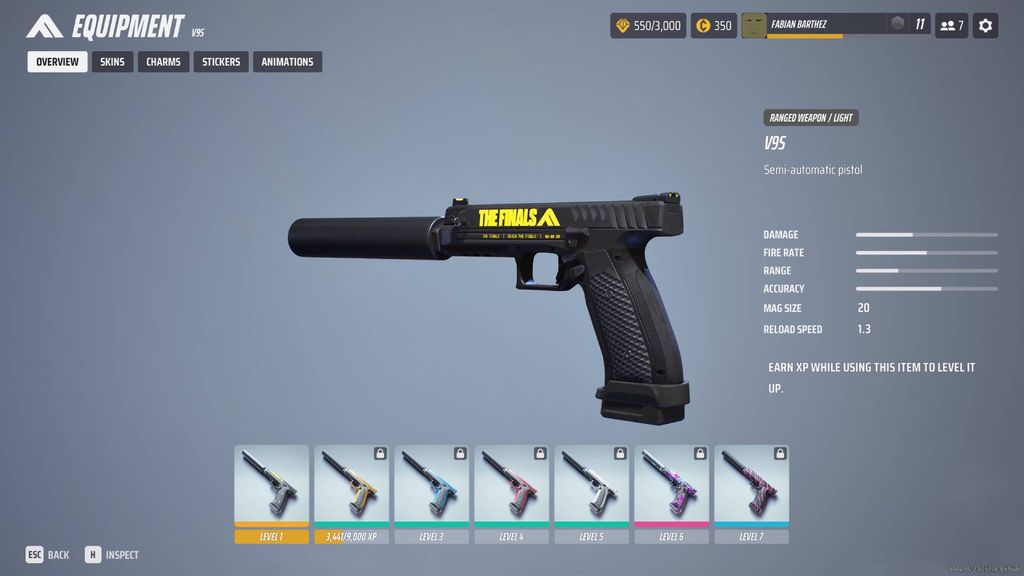1024x576 pixels.
Task: Open the settings gear icon
Action: (x=985, y=25)
